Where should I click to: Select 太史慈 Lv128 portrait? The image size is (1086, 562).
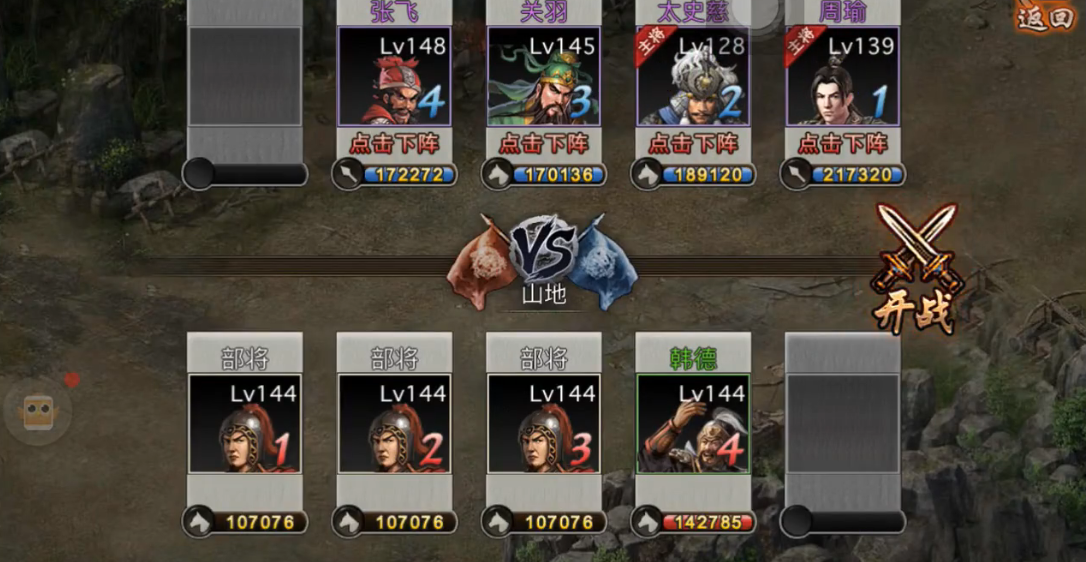click(x=693, y=77)
